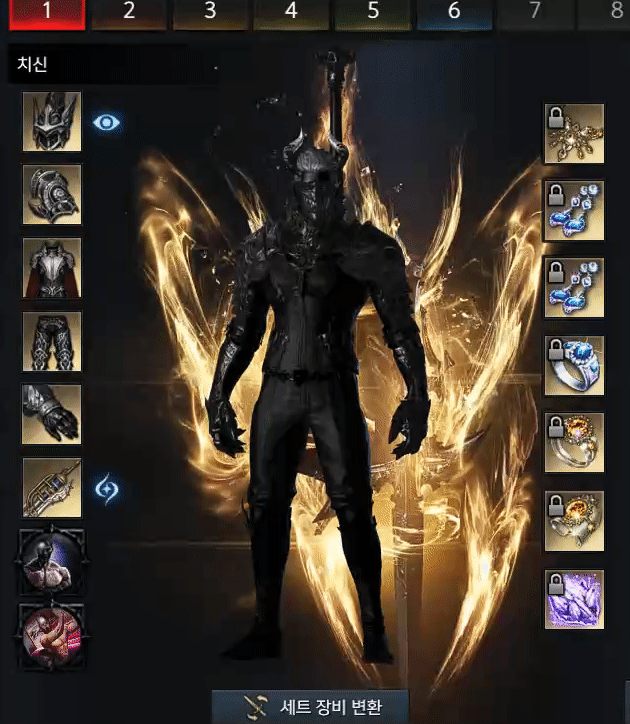Choose the blue preset tab 6

coord(453,13)
